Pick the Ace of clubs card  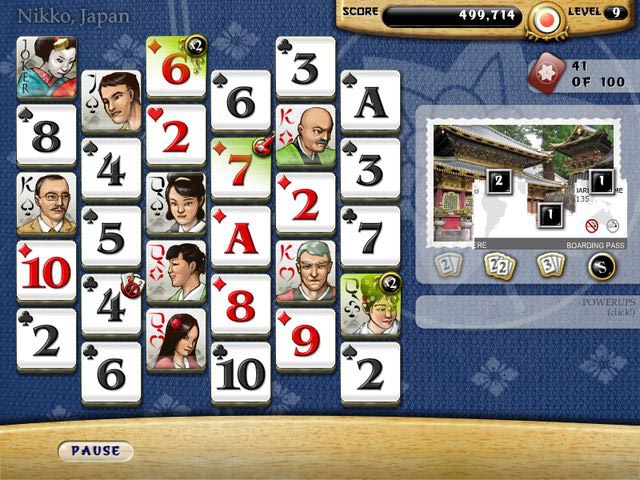[x=370, y=101]
